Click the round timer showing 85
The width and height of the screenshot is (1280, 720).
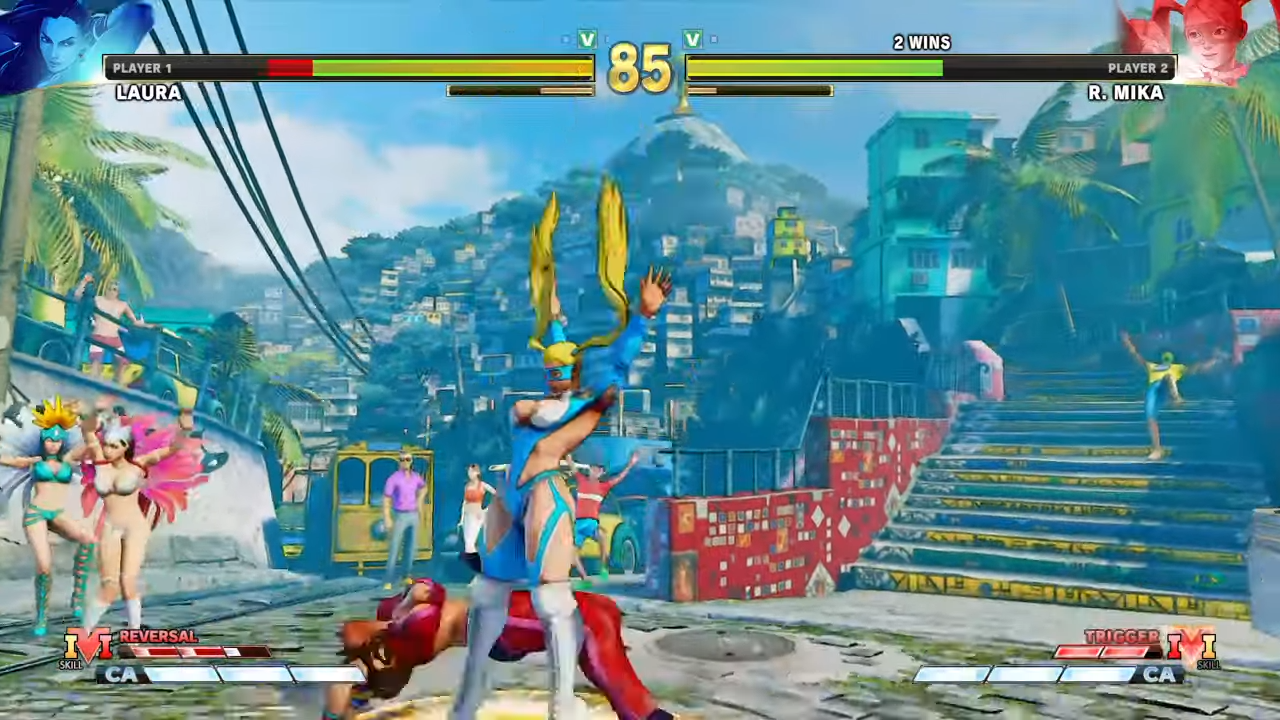(640, 68)
